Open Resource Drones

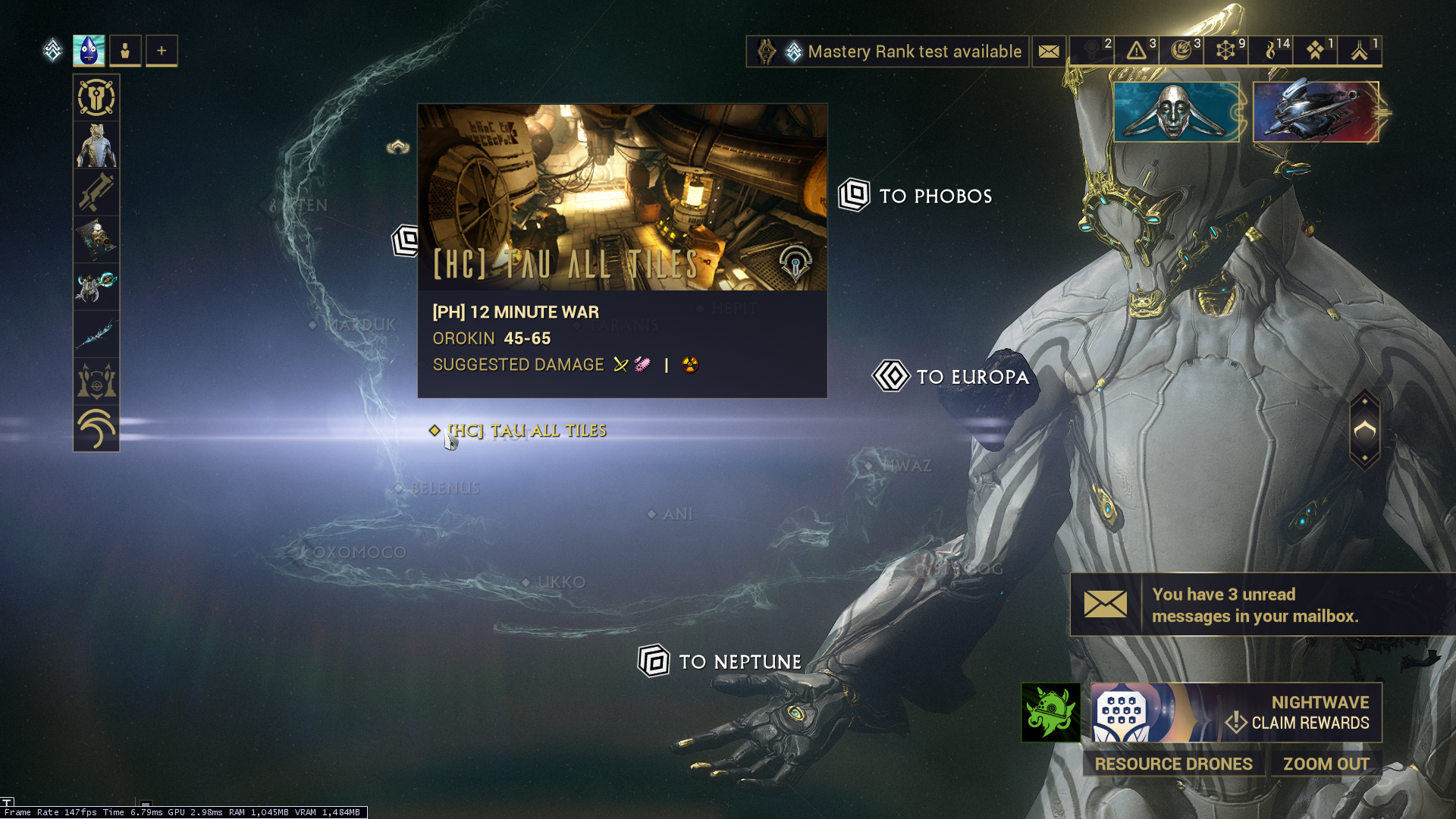point(1173,764)
